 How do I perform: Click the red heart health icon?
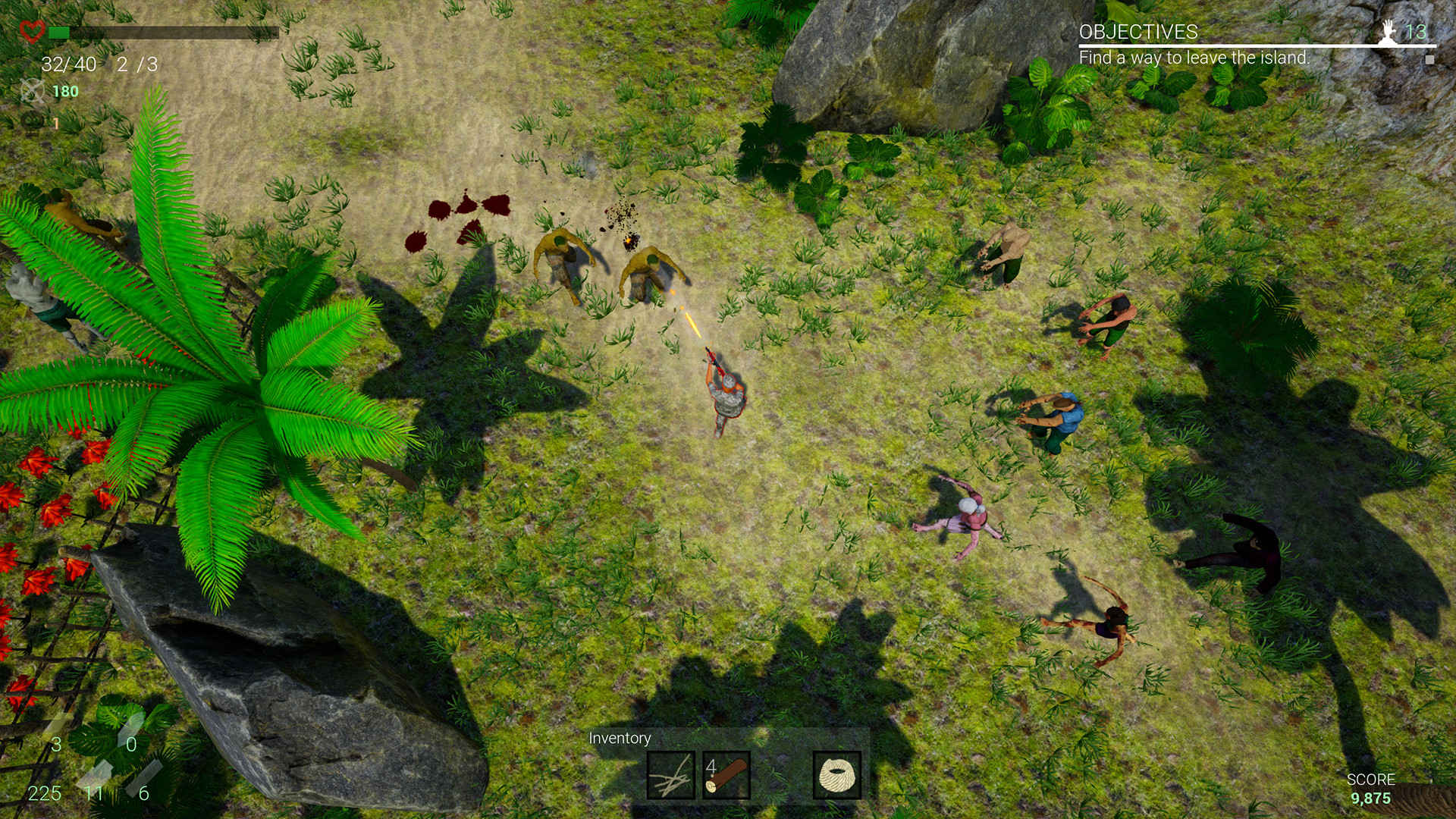(x=32, y=30)
